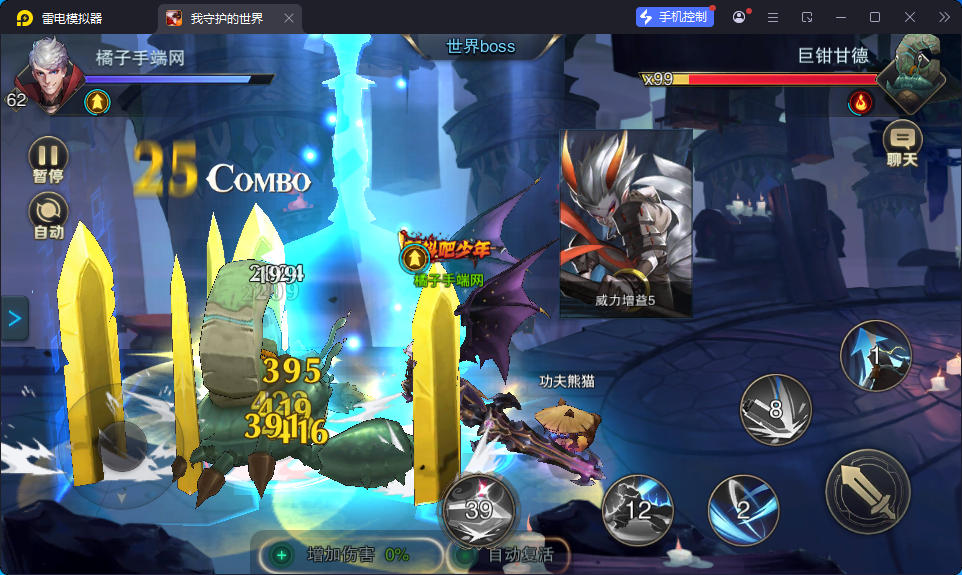Expand the blue arrow side panel
The height and width of the screenshot is (575, 962).
[14, 319]
